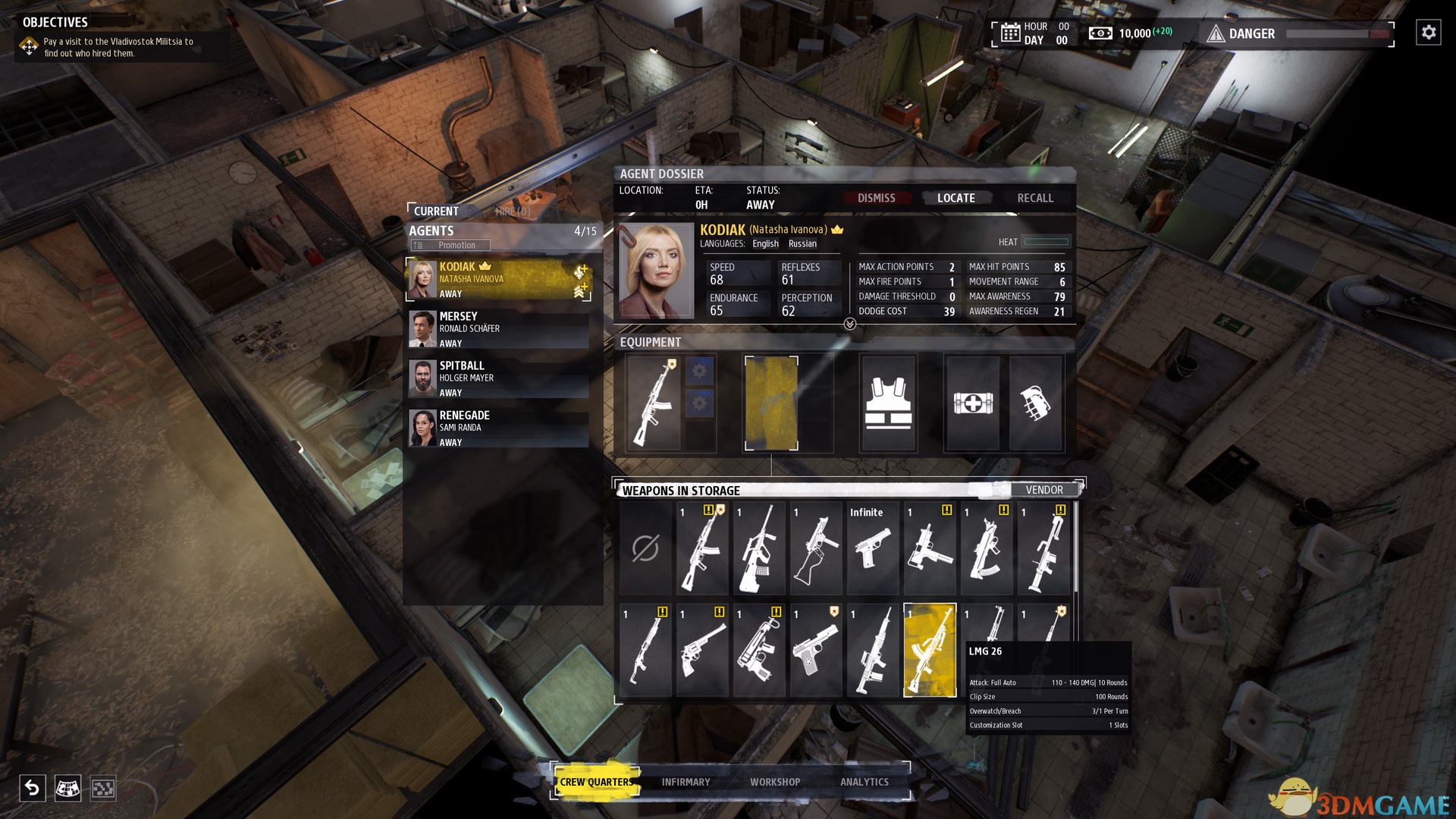Choose the grenade equipment slot
The height and width of the screenshot is (819, 1456).
tap(1035, 403)
